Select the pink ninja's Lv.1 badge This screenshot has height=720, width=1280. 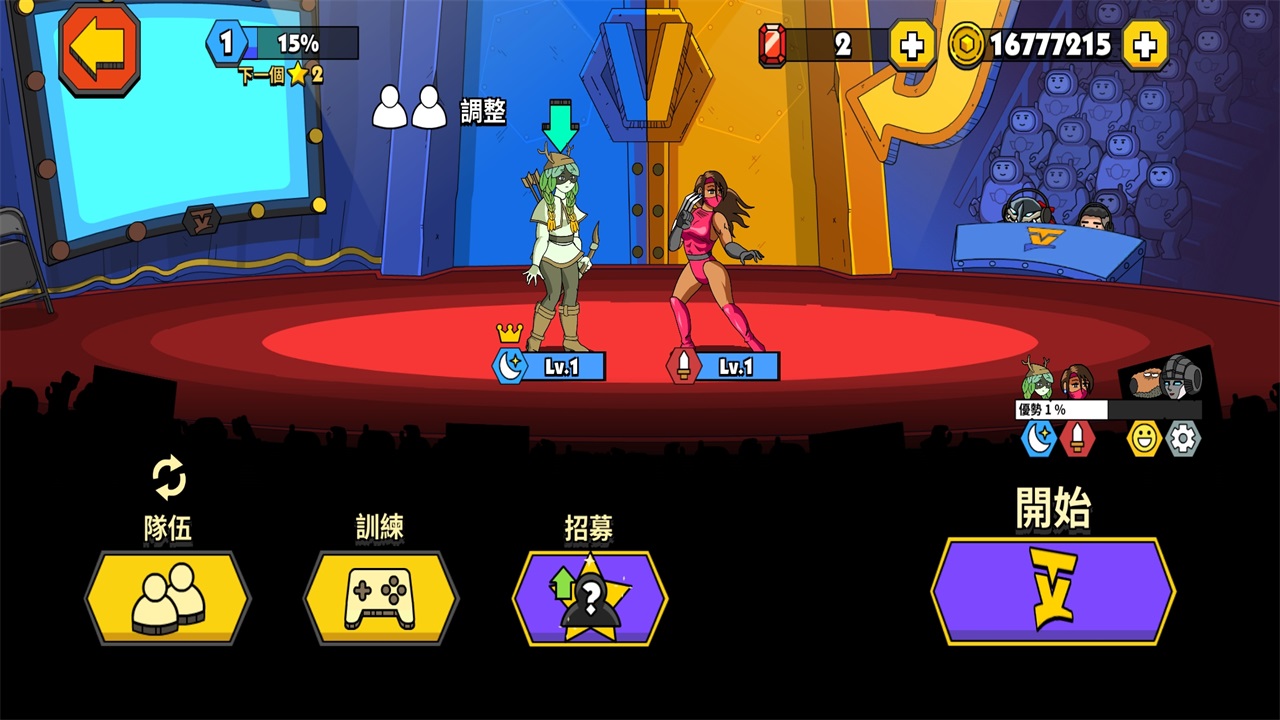(724, 366)
